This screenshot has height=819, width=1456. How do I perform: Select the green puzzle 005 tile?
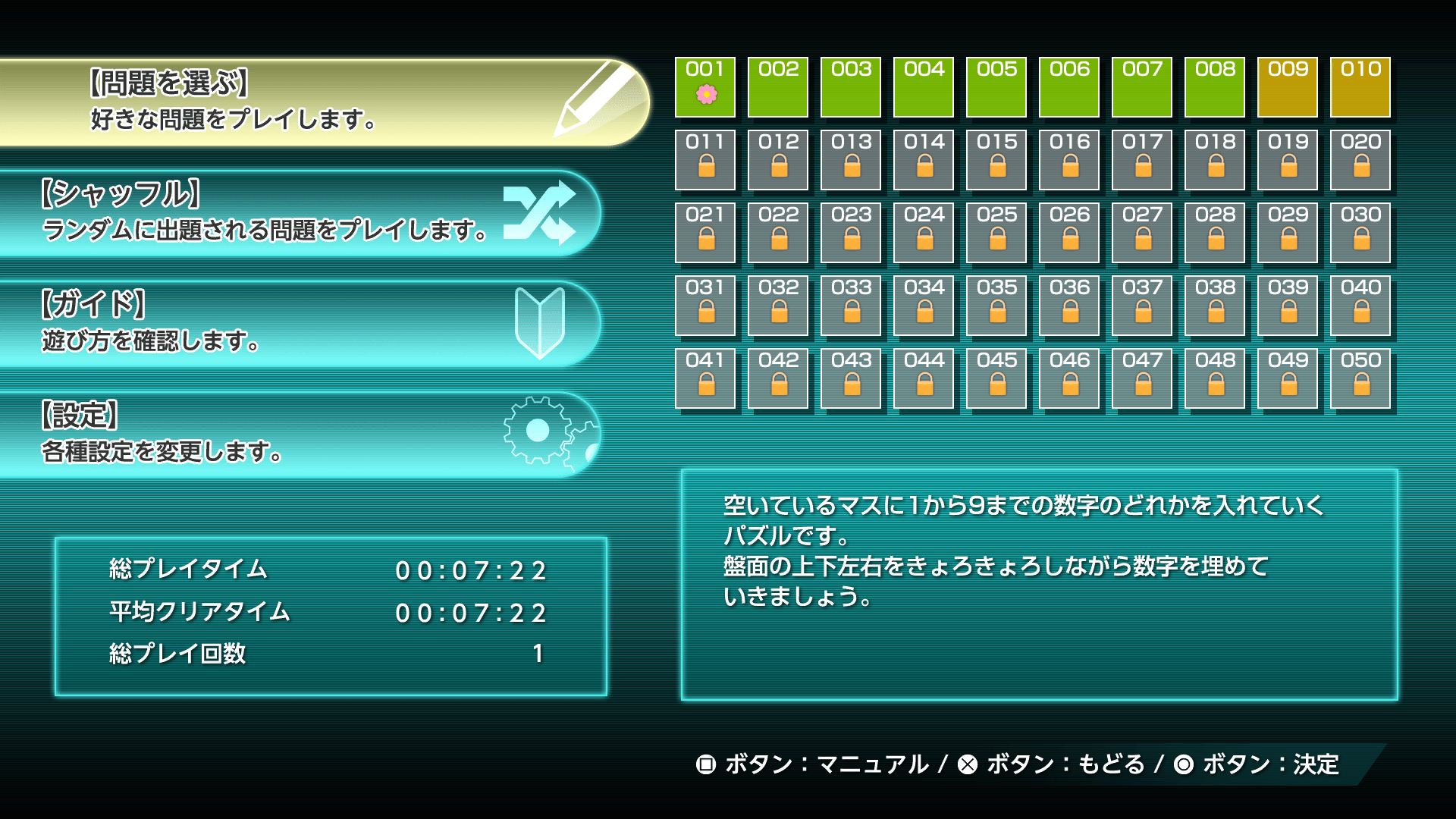pos(997,87)
